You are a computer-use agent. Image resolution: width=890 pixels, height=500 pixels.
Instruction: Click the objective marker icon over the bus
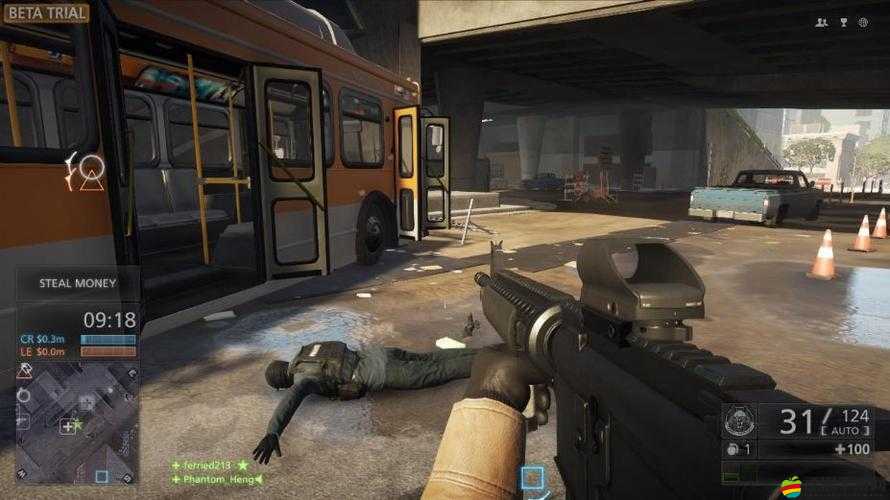(88, 170)
